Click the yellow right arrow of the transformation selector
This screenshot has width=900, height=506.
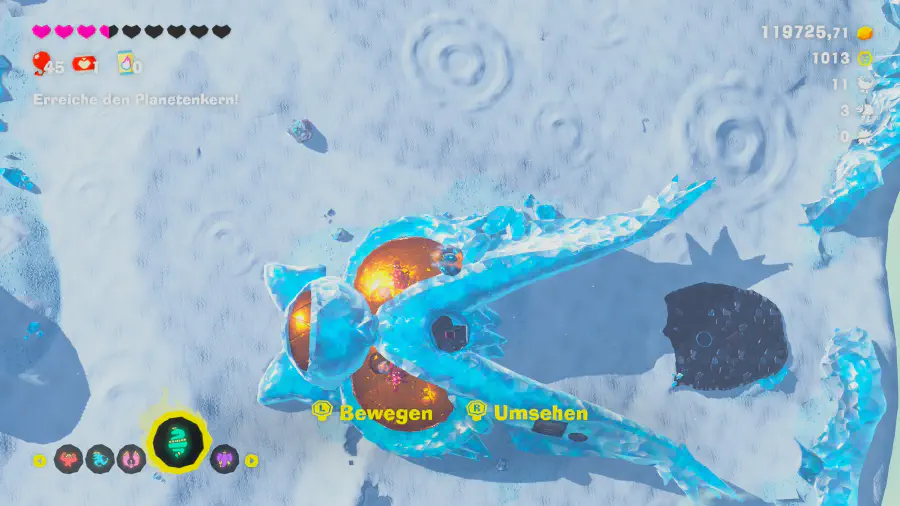click(x=252, y=461)
